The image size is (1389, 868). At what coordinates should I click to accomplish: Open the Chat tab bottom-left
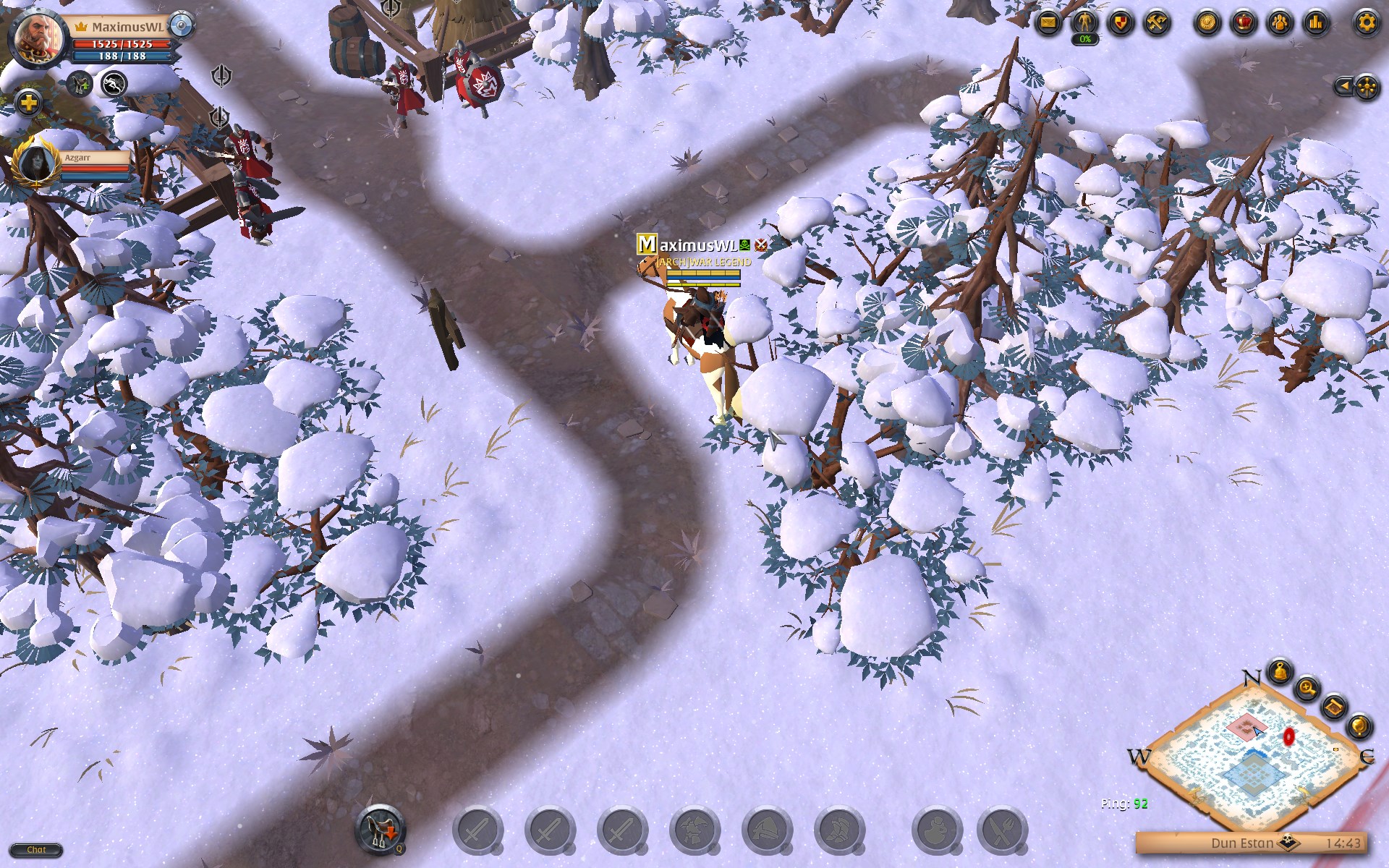click(x=38, y=850)
